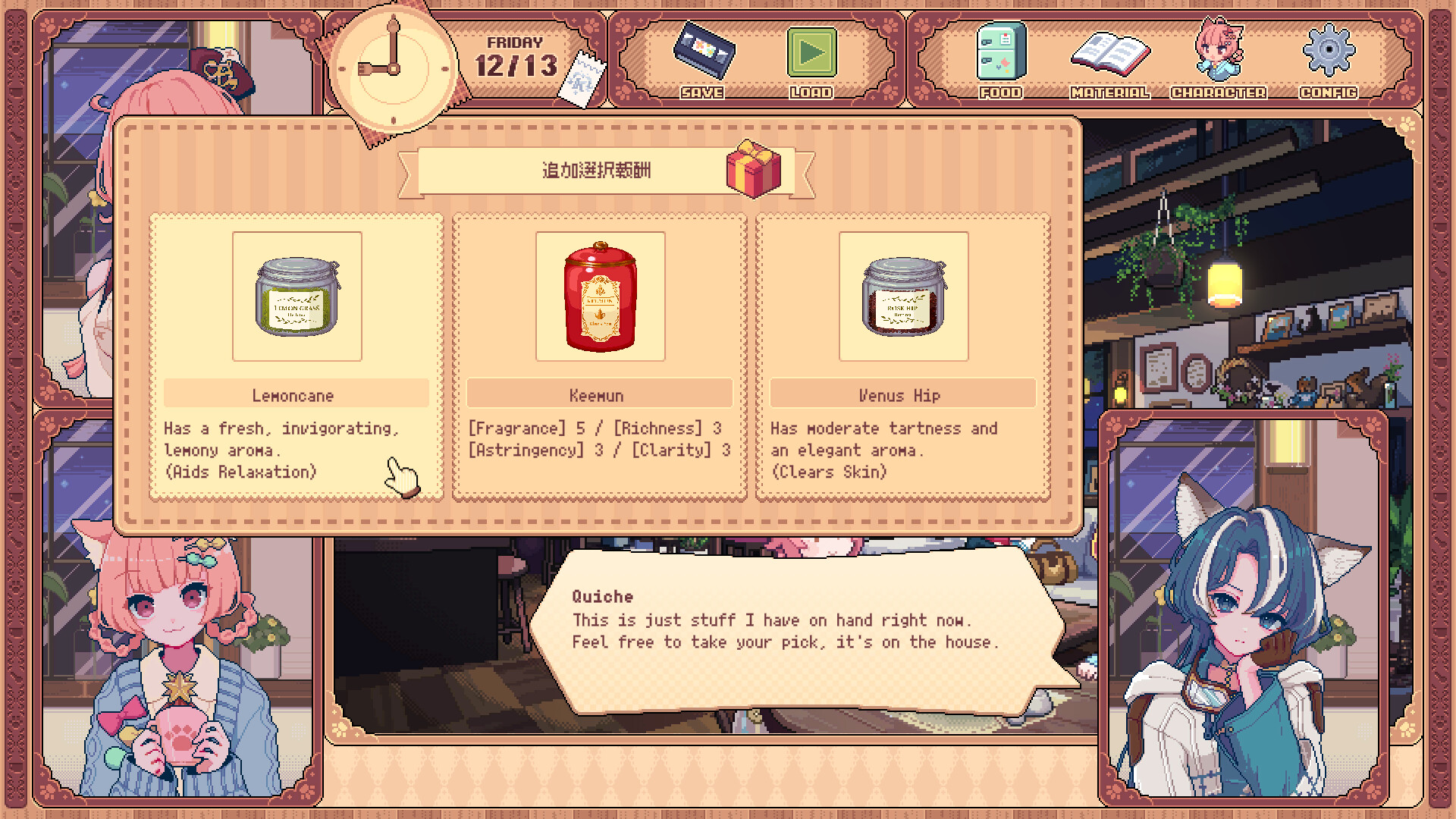Image resolution: width=1456 pixels, height=819 pixels.
Task: Choose the Venus Hip reward card
Action: point(902,356)
